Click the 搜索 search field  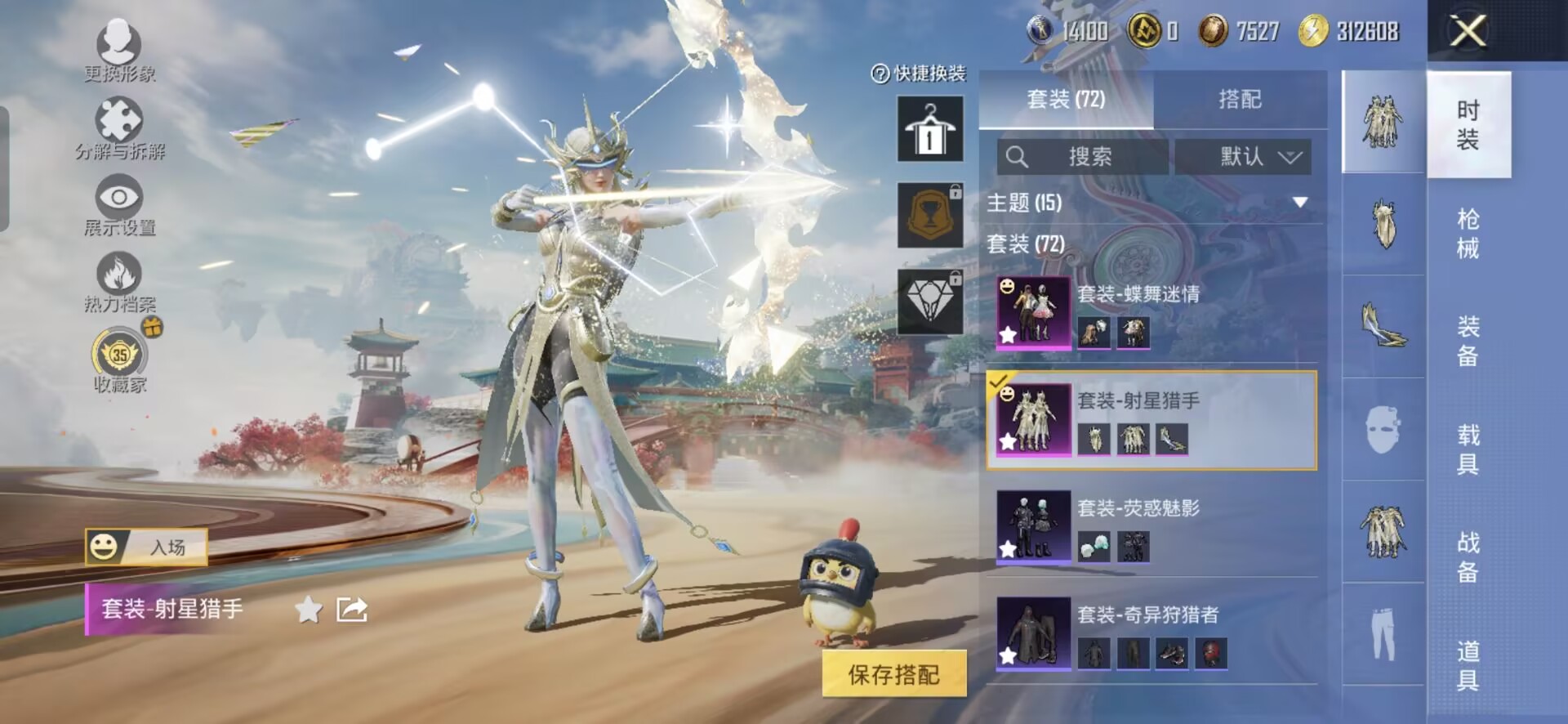(1082, 157)
